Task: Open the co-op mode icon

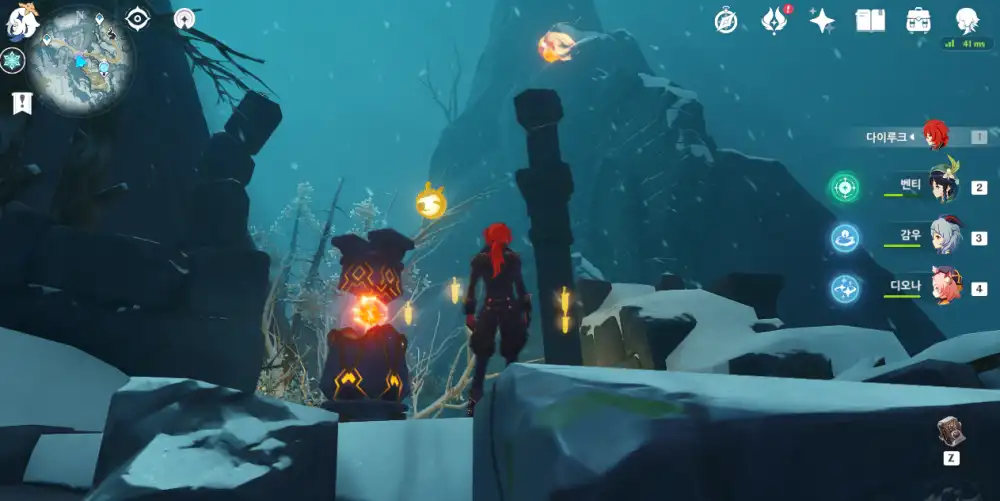Action: click(184, 18)
